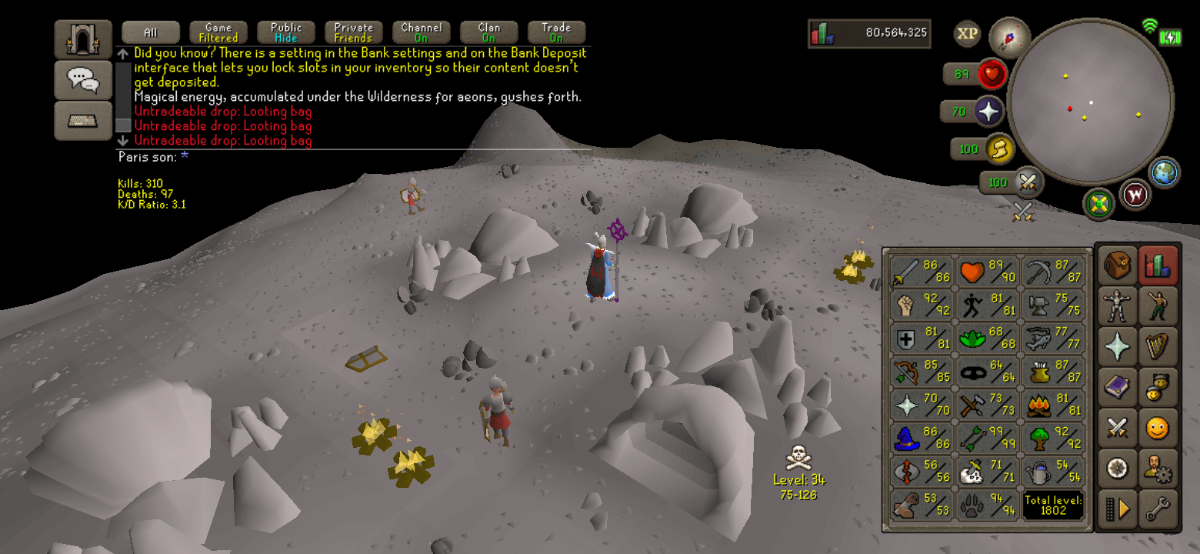Click the minimap to walk
The height and width of the screenshot is (554, 1200).
pyautogui.click(x=1090, y=100)
